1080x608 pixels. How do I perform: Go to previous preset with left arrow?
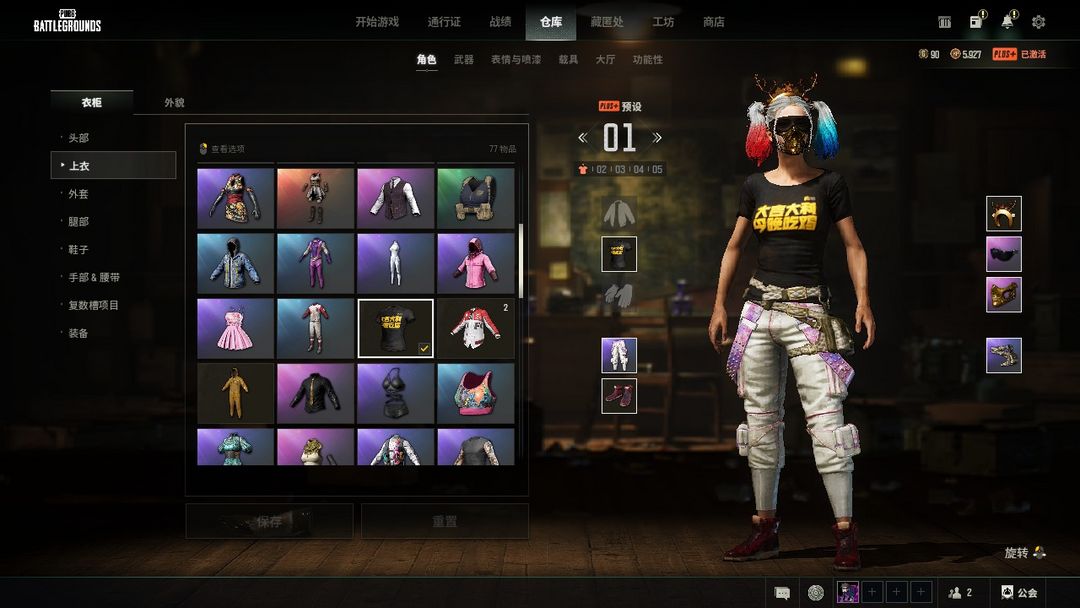coord(583,138)
